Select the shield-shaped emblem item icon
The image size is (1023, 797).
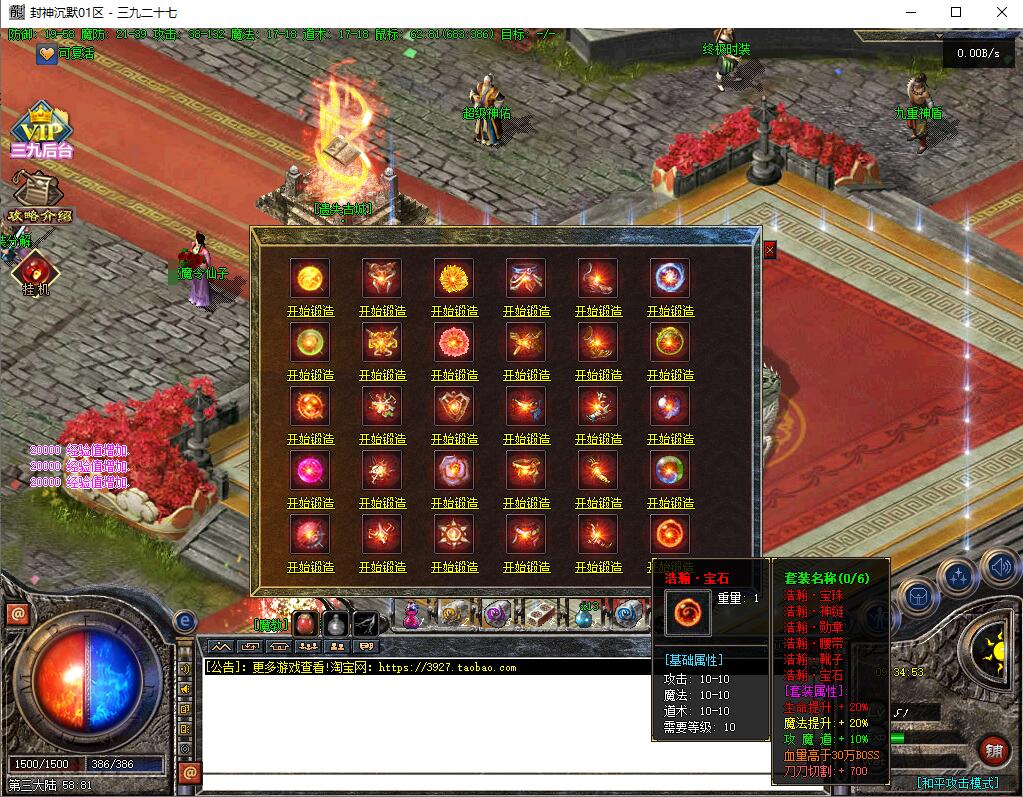coord(454,406)
